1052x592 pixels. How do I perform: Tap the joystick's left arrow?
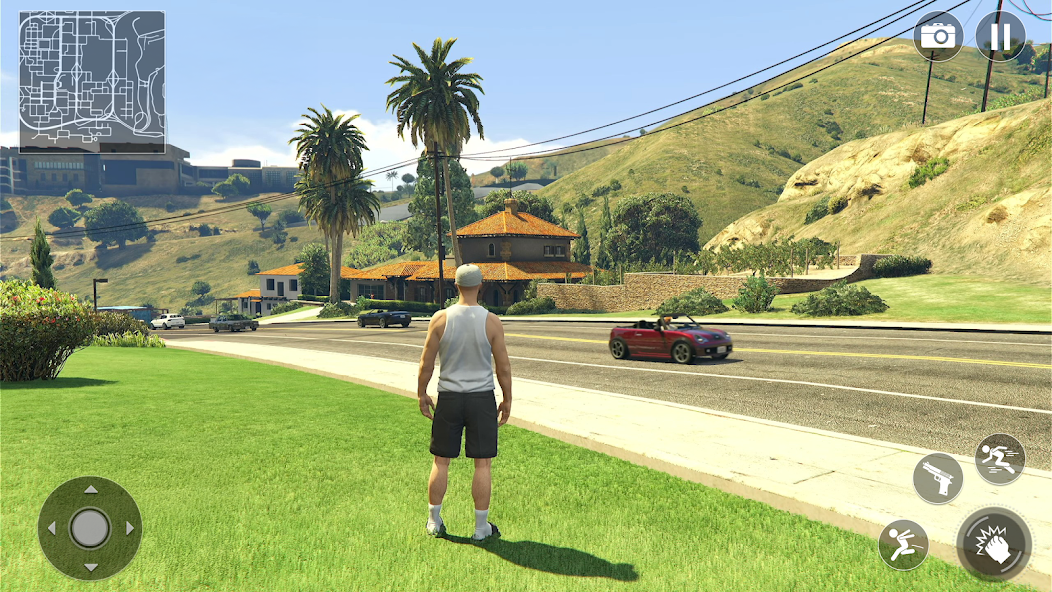coord(52,528)
